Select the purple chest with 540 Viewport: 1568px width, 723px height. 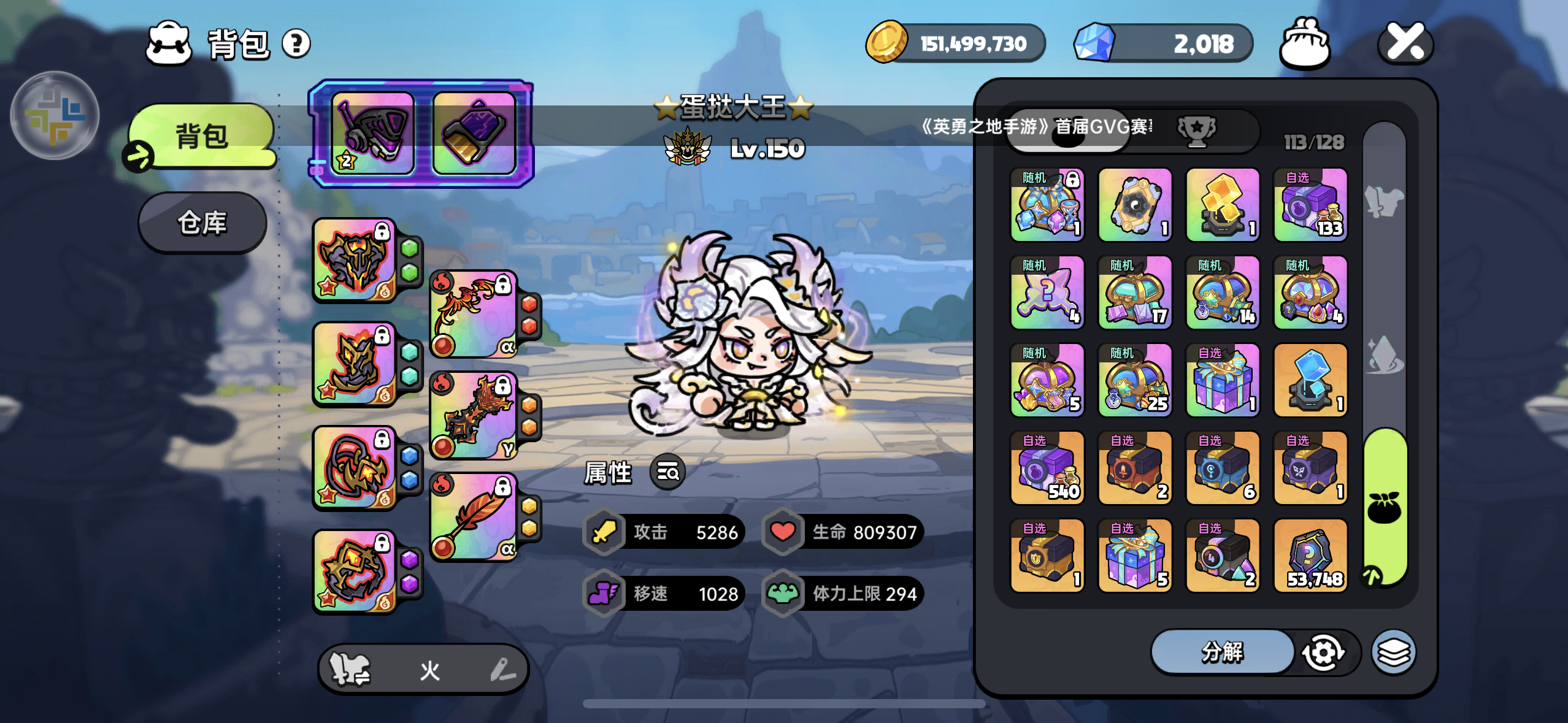[x=1047, y=468]
